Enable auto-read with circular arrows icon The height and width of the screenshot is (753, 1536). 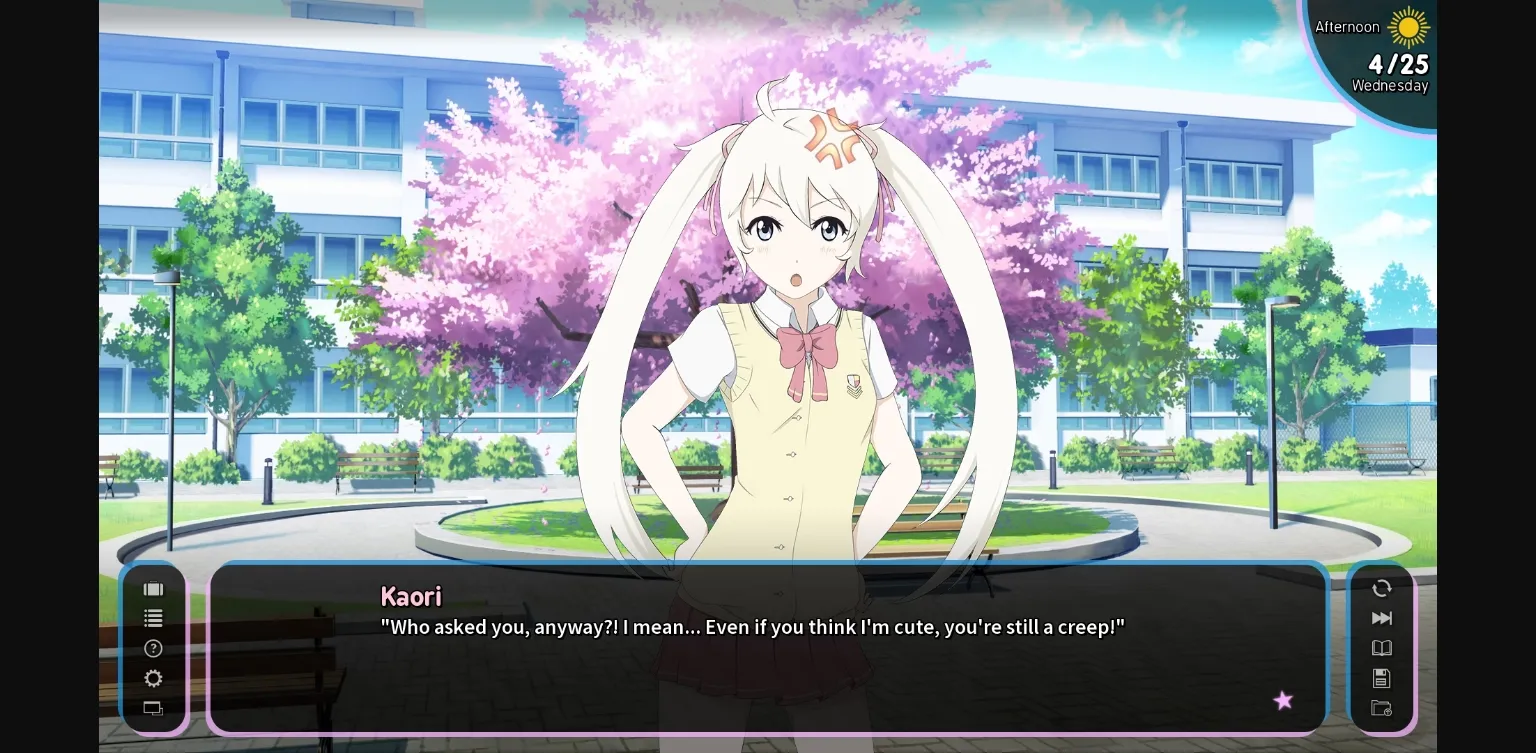click(x=1381, y=589)
